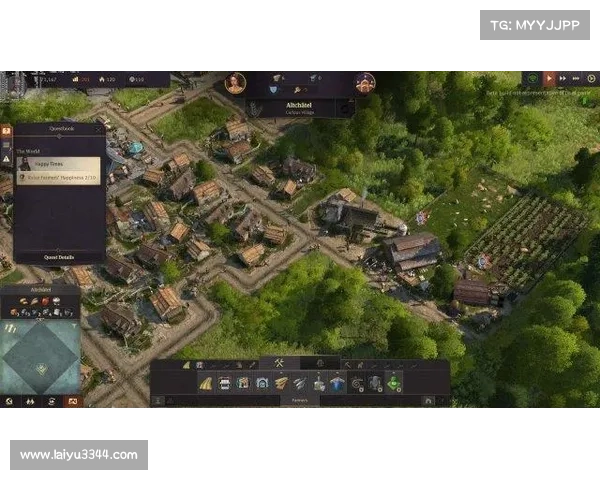600x480 pixels.
Task: Open the player portrait at top center
Action: pos(235,83)
